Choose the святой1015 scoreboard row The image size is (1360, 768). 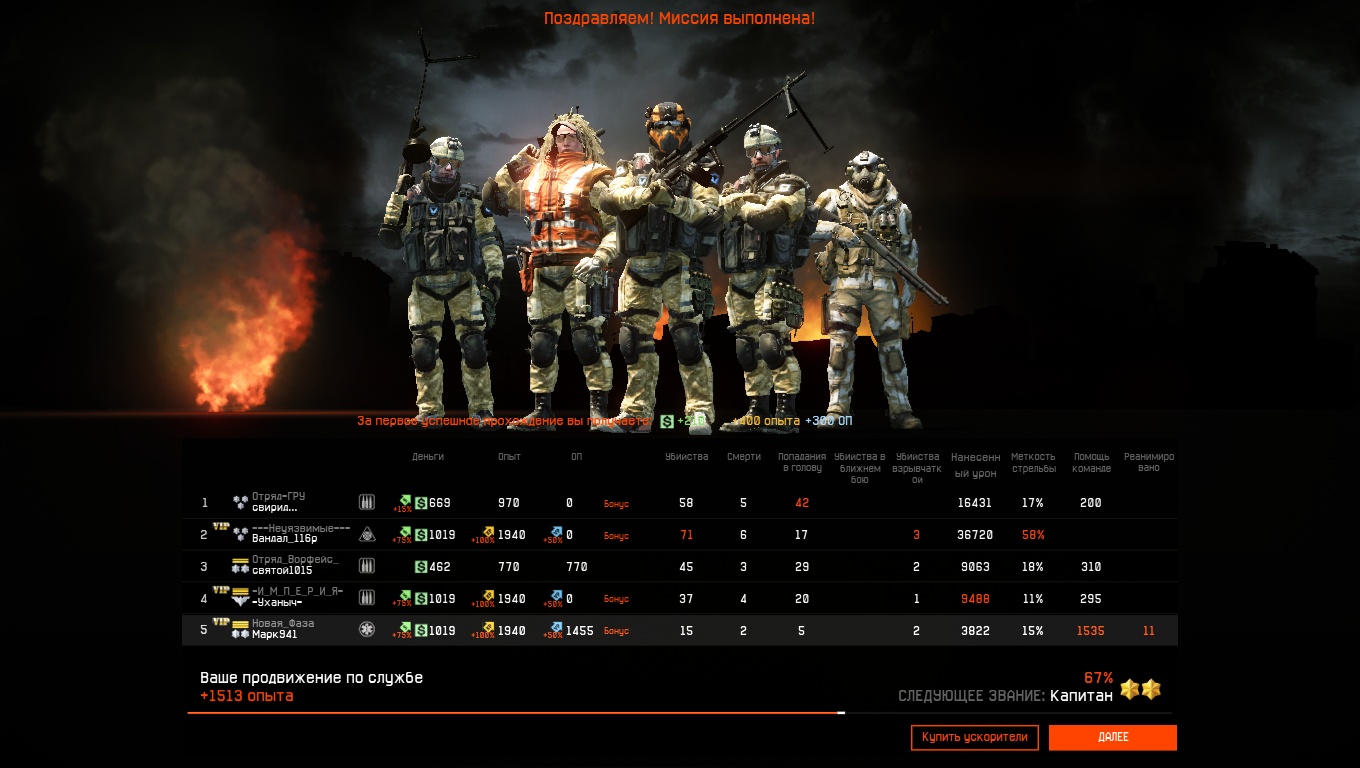click(284, 570)
